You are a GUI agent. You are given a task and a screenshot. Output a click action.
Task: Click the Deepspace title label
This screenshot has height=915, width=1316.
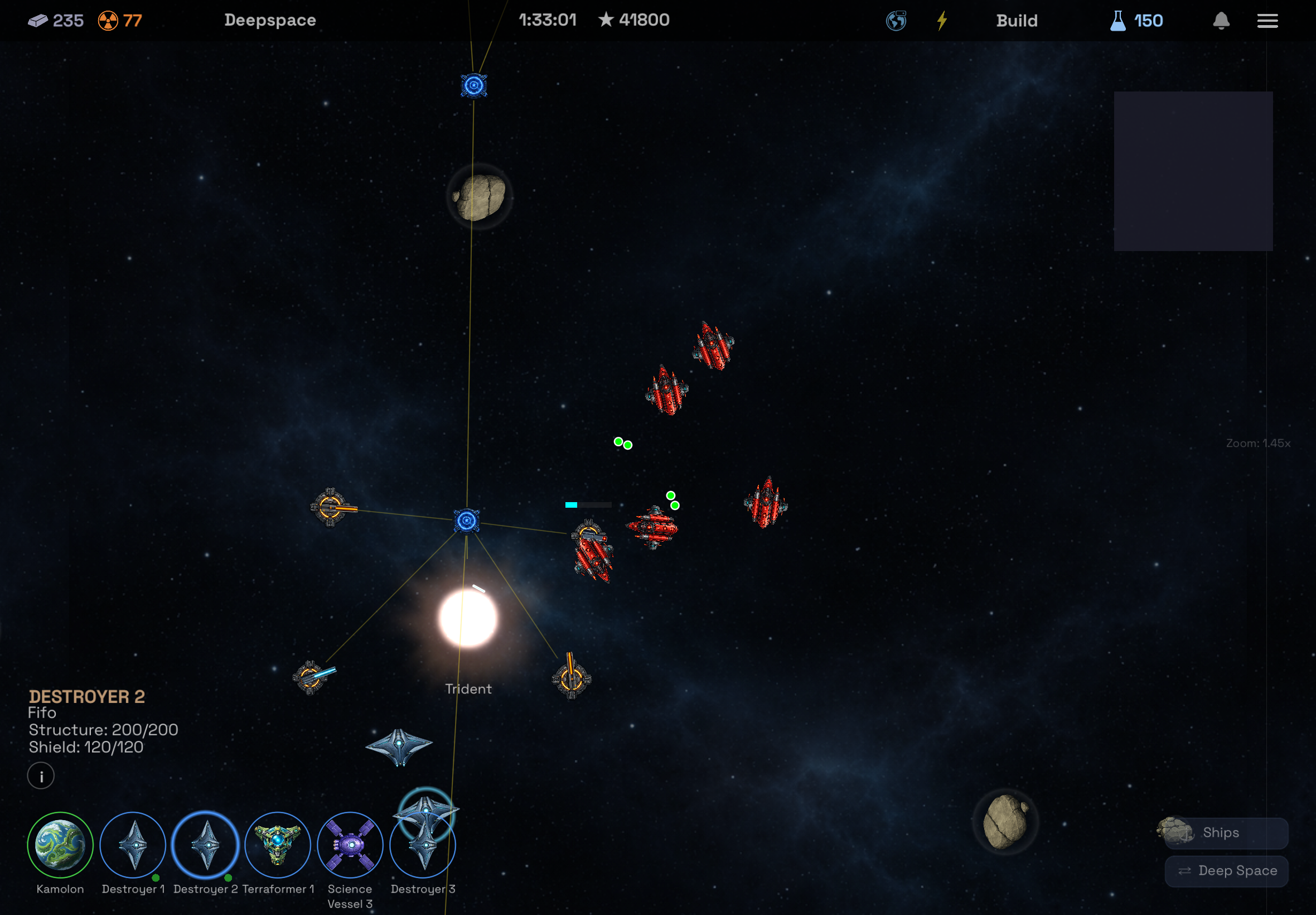(x=270, y=20)
